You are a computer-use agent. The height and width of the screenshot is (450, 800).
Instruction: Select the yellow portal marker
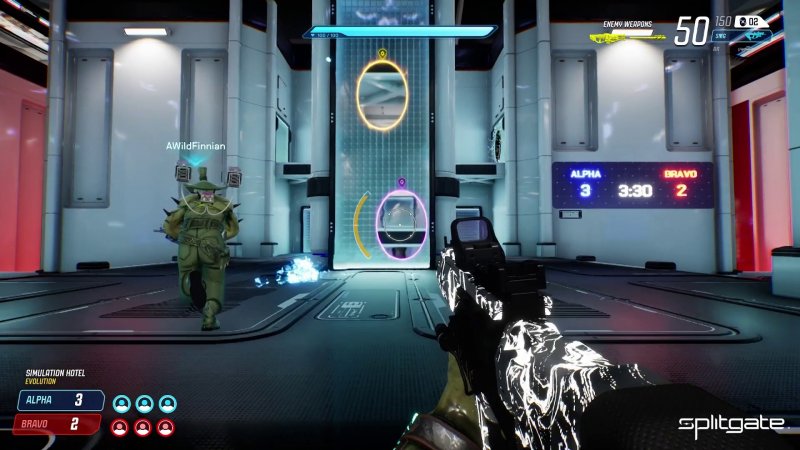coord(382,53)
